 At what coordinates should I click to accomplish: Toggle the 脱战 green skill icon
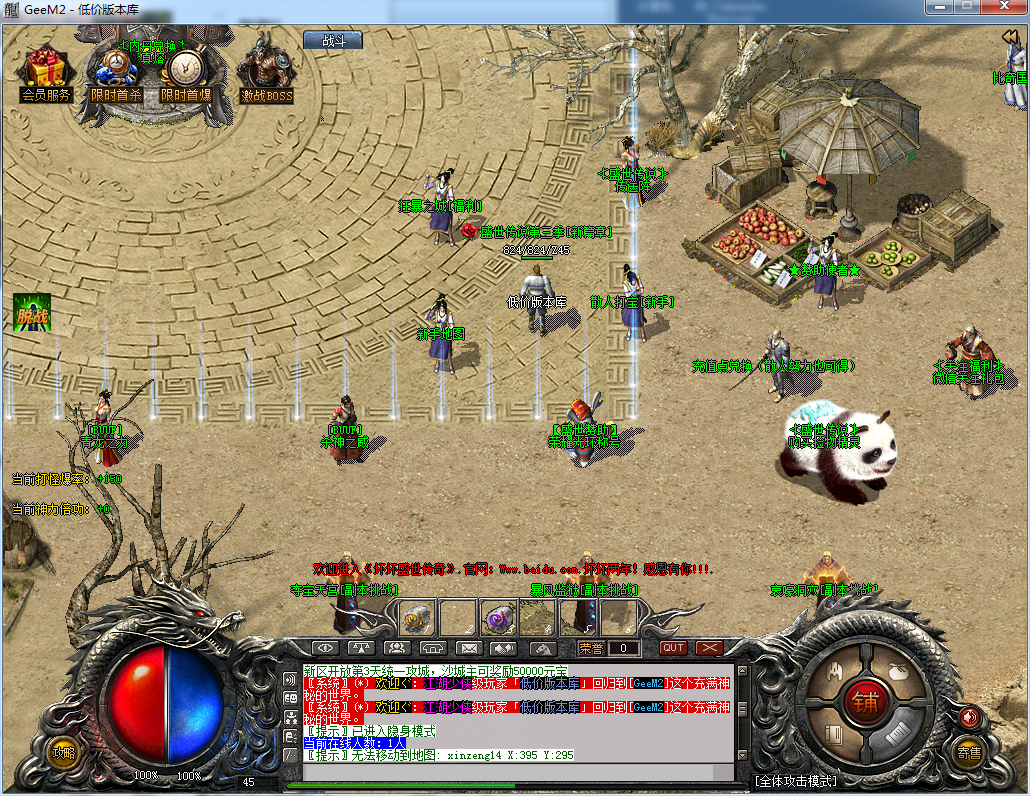tap(31, 314)
